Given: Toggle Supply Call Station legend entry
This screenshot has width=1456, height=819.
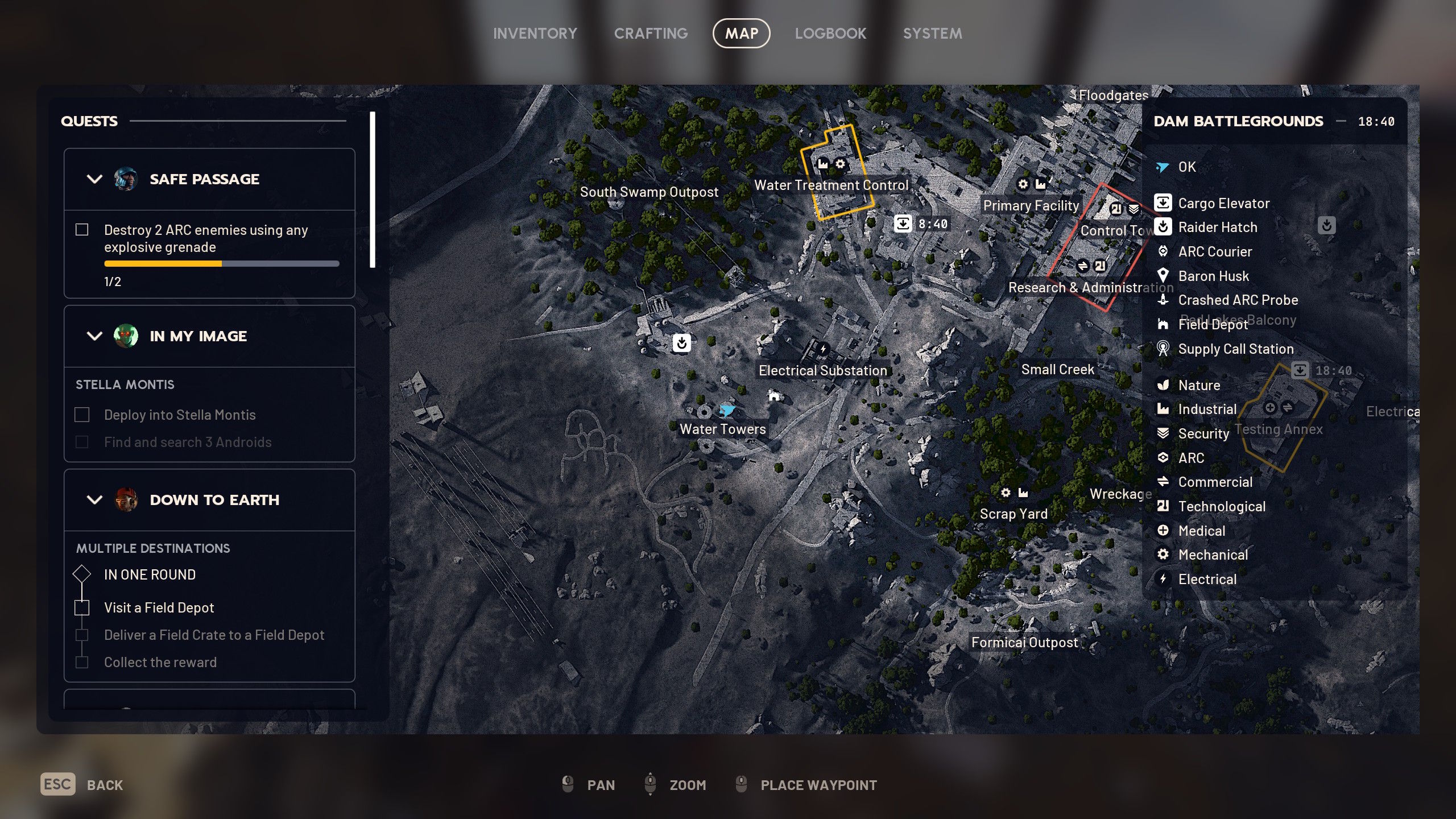Looking at the screenshot, I should (x=1235, y=349).
